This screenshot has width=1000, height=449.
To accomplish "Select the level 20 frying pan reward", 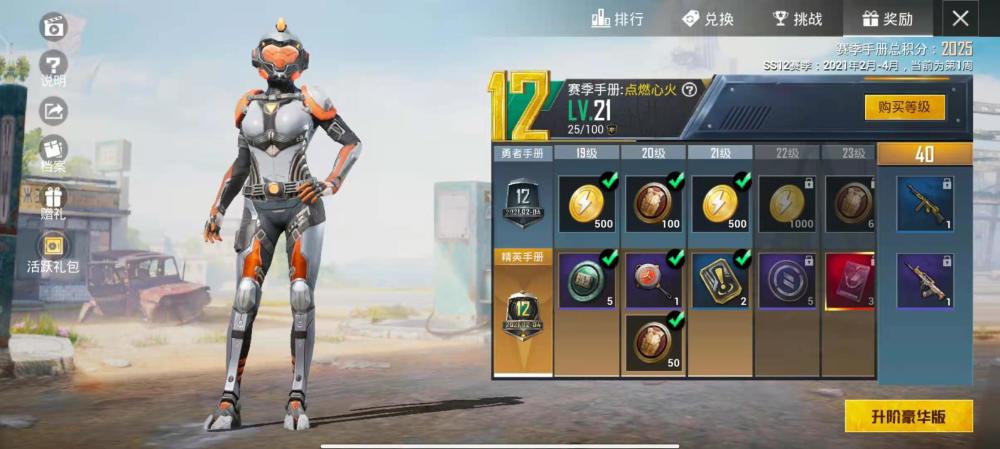I will click(654, 279).
